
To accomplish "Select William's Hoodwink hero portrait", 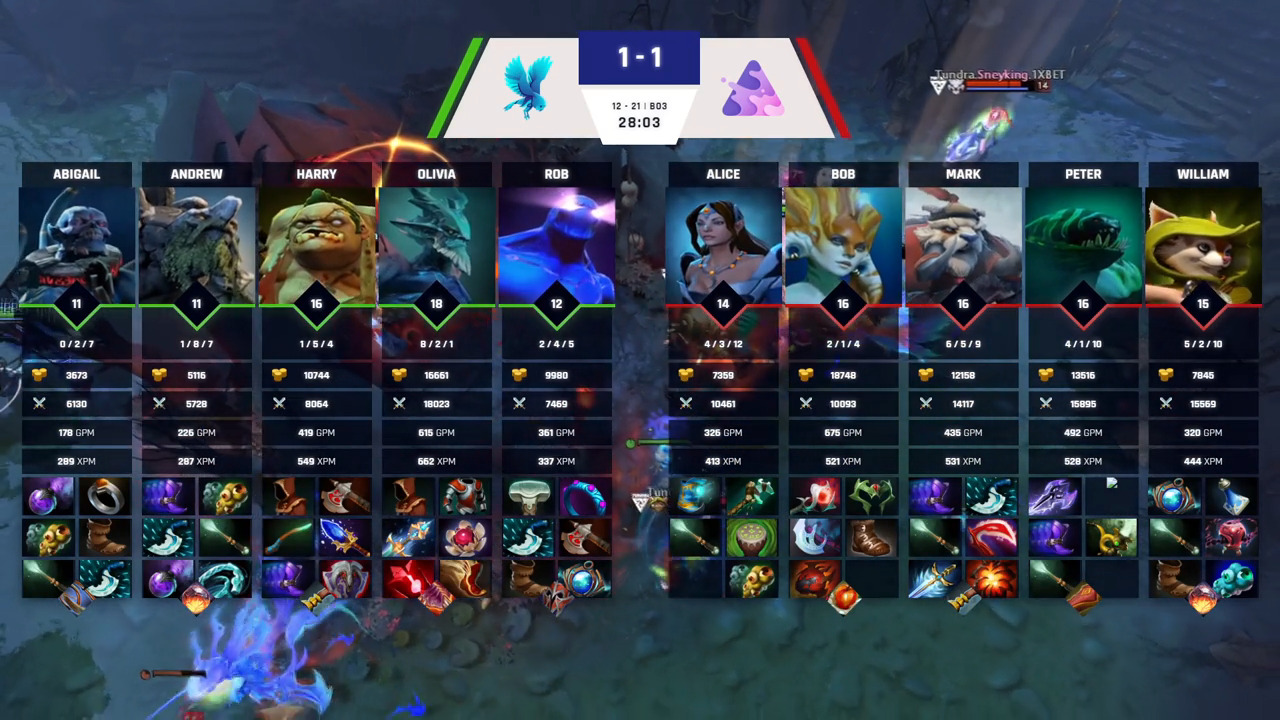I will (x=1203, y=245).
